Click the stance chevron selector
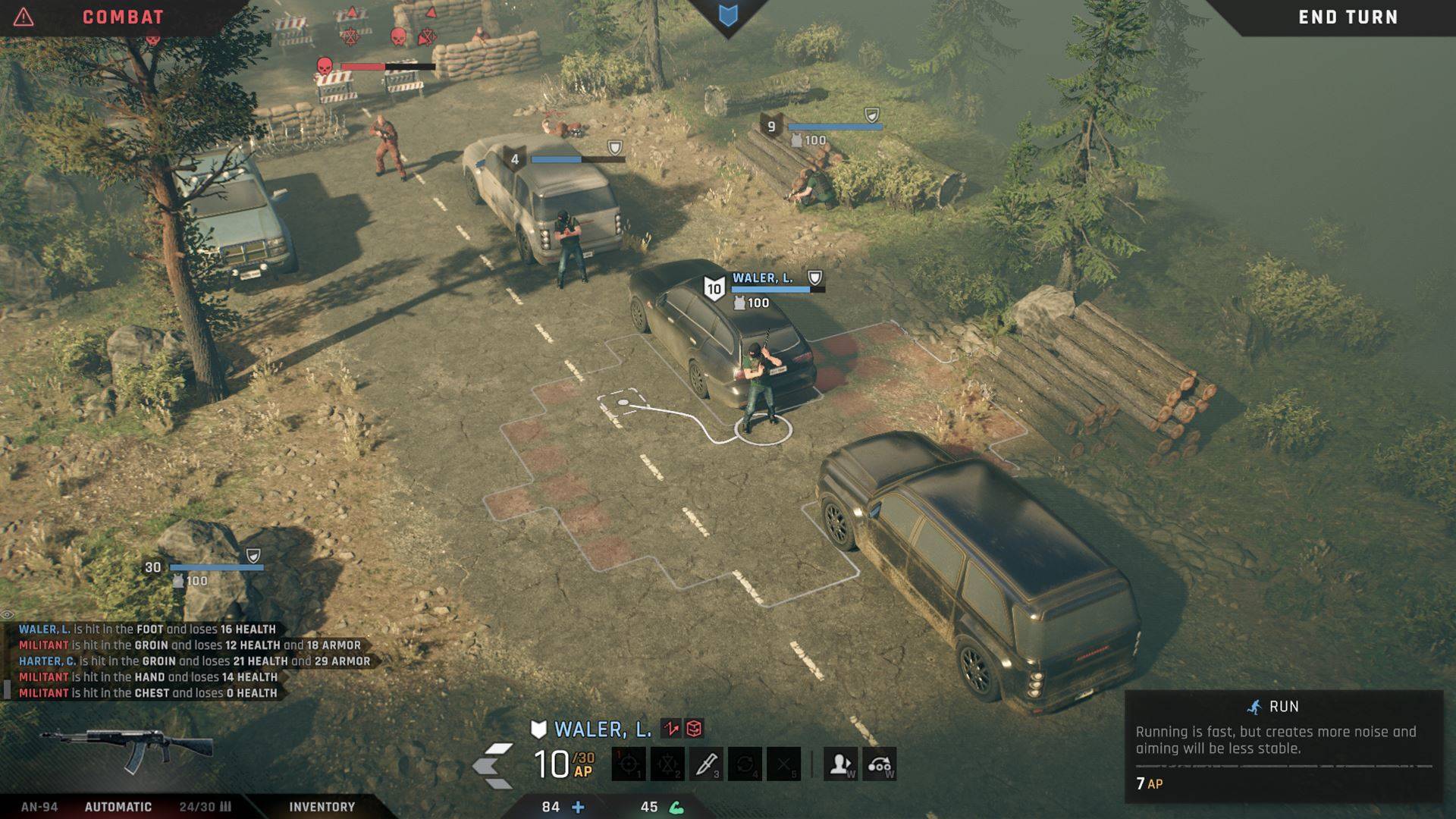This screenshot has width=1456, height=819. (x=493, y=765)
